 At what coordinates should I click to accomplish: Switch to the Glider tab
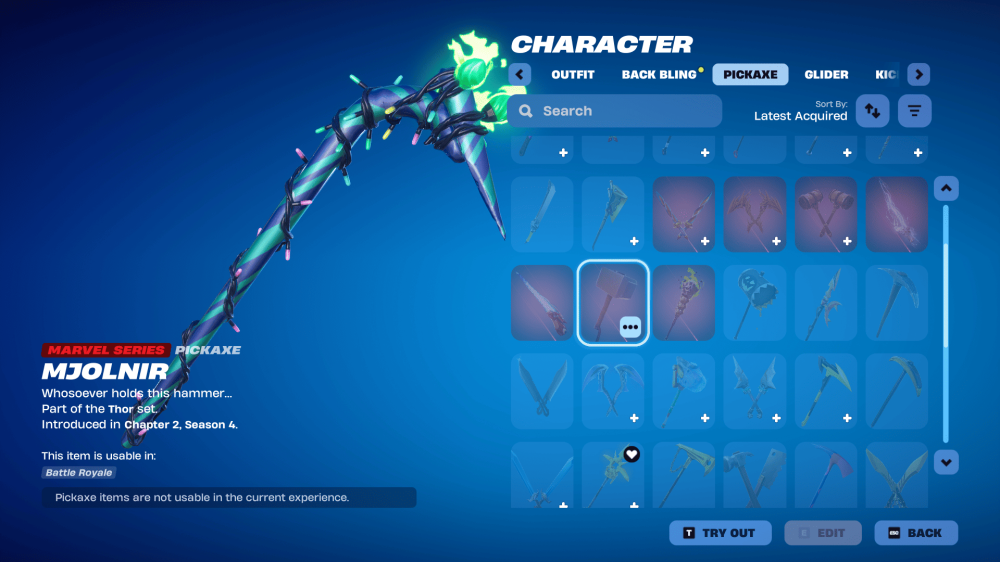point(826,74)
